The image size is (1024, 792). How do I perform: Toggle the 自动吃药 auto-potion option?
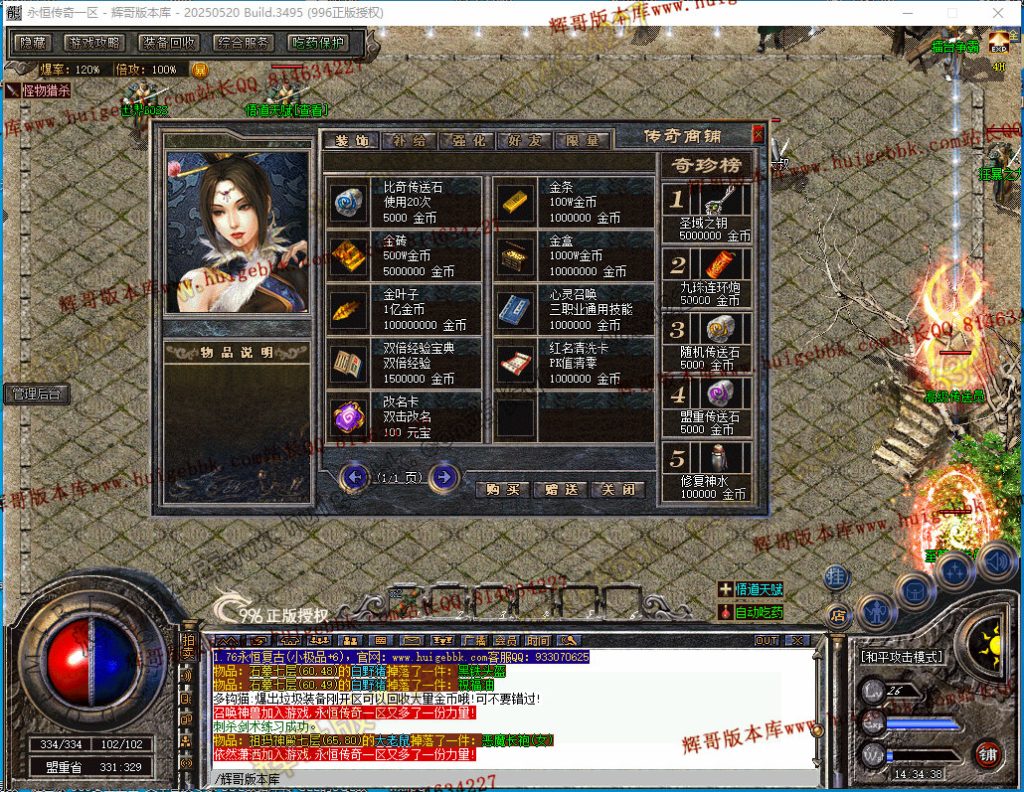tap(759, 612)
